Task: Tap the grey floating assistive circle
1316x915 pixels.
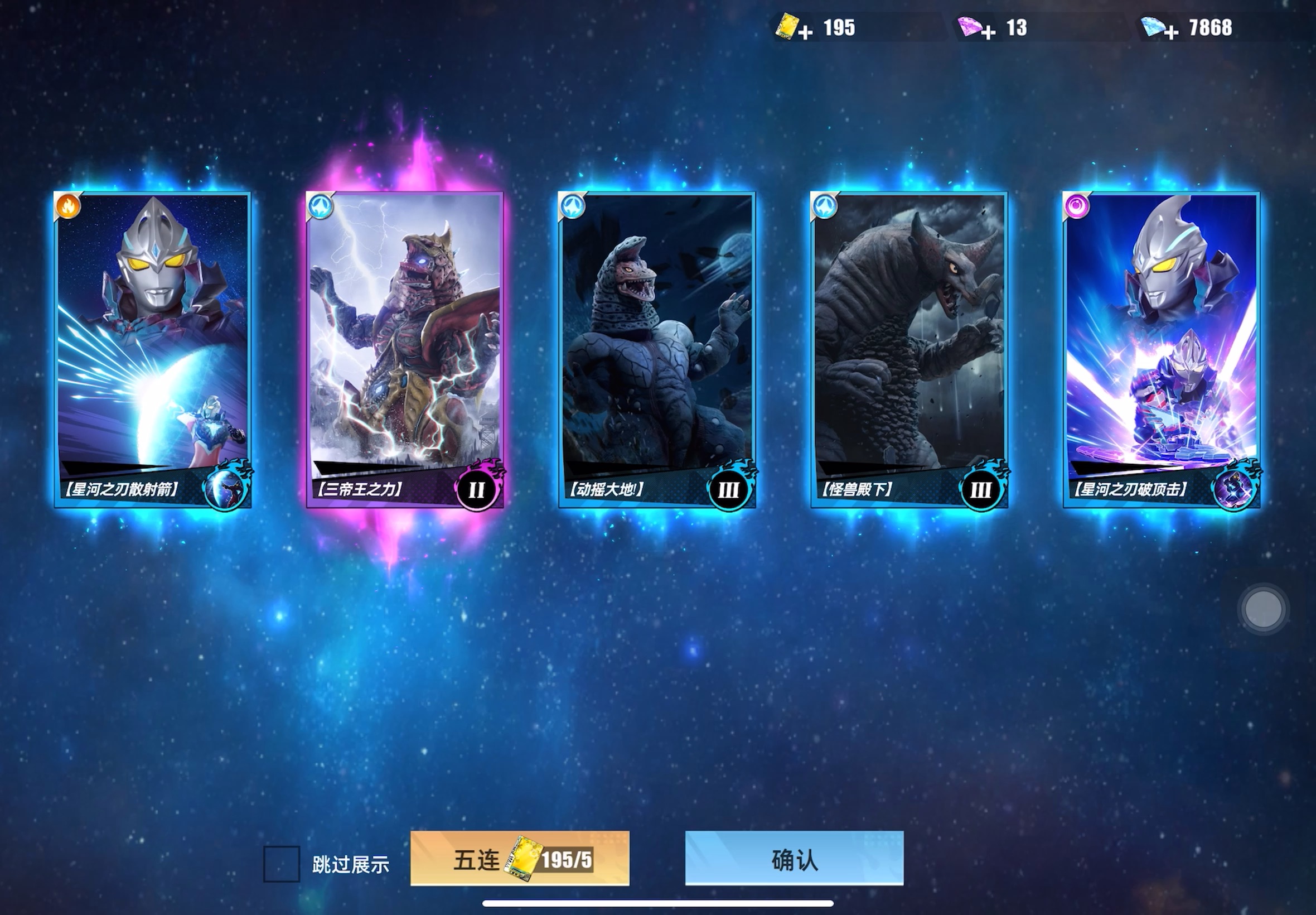Action: point(1263,609)
